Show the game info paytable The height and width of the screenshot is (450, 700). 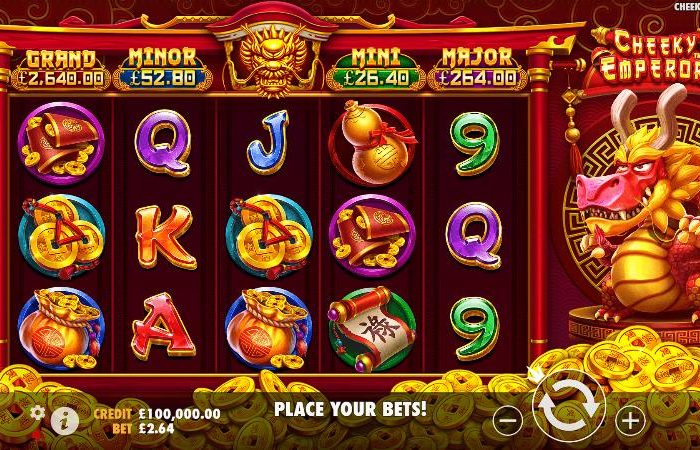coord(65,420)
